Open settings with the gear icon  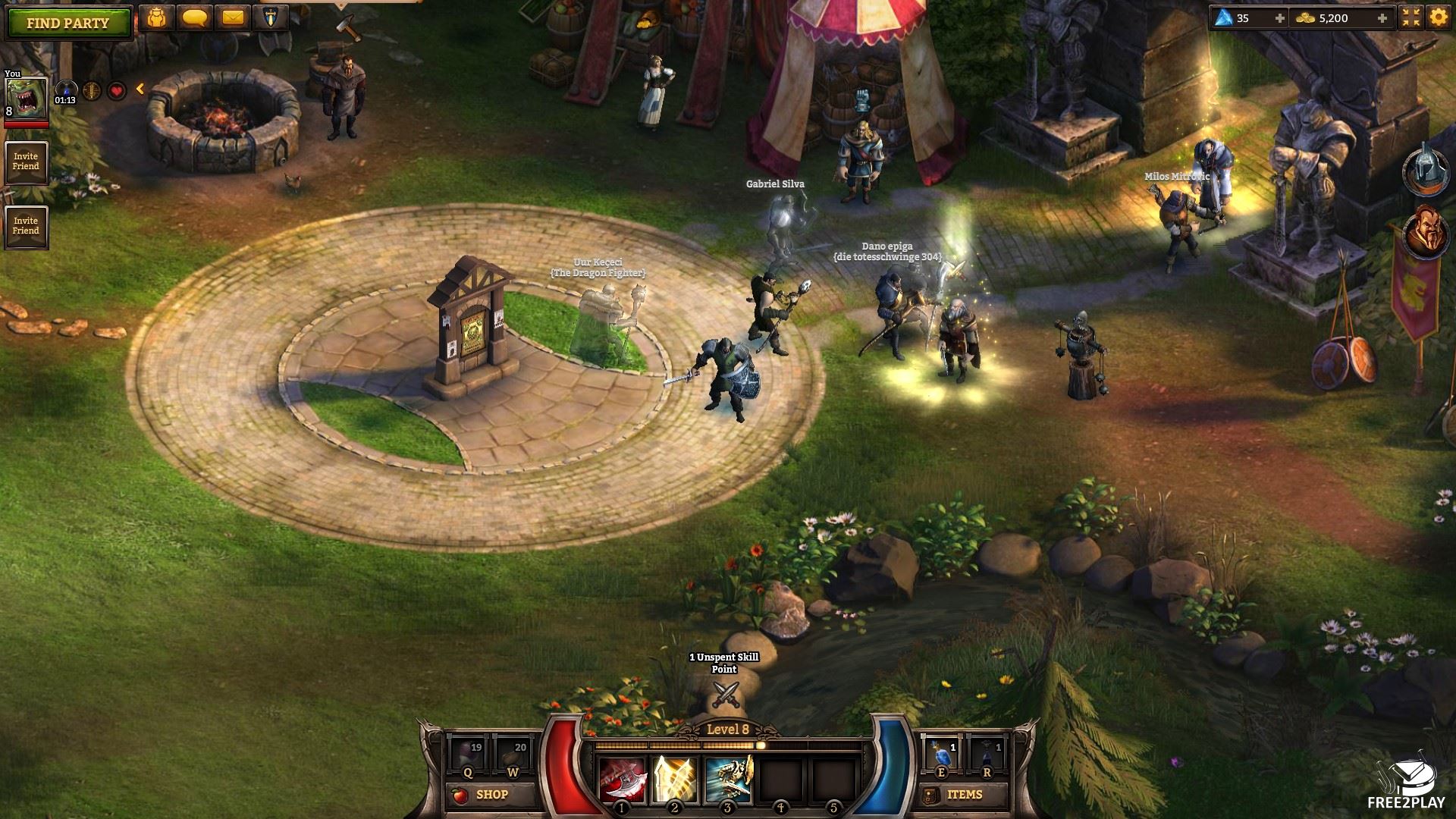point(1438,18)
